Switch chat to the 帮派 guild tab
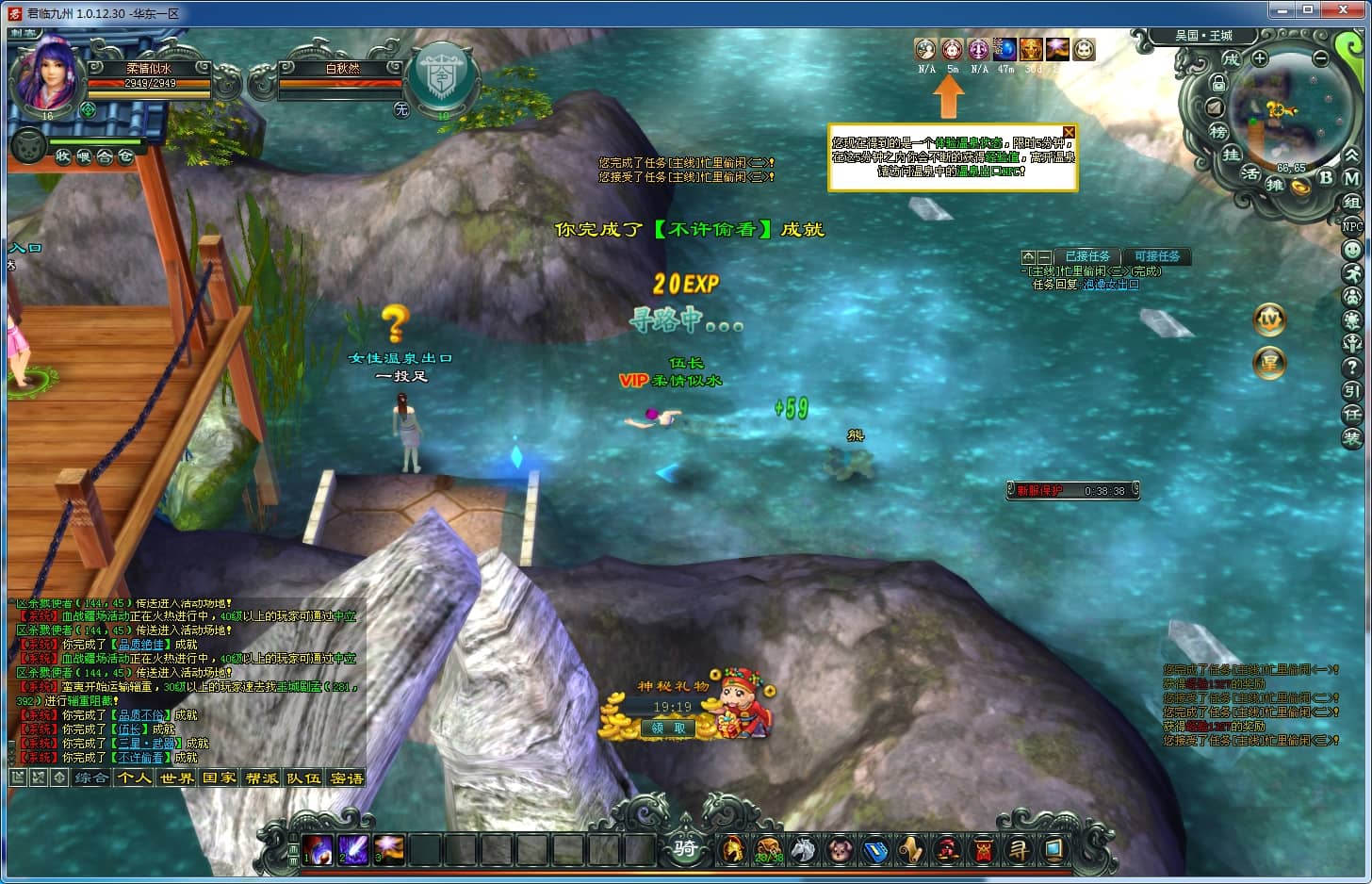Image resolution: width=1372 pixels, height=884 pixels. (x=261, y=778)
